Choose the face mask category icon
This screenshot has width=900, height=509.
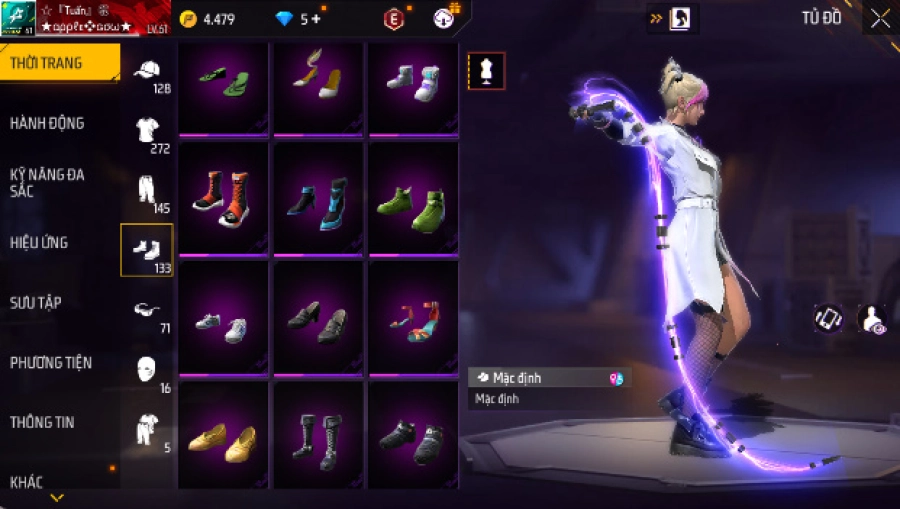point(147,368)
